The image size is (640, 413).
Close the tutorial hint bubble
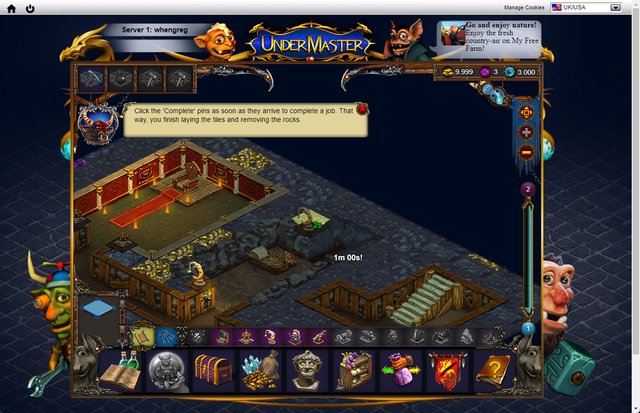point(361,108)
